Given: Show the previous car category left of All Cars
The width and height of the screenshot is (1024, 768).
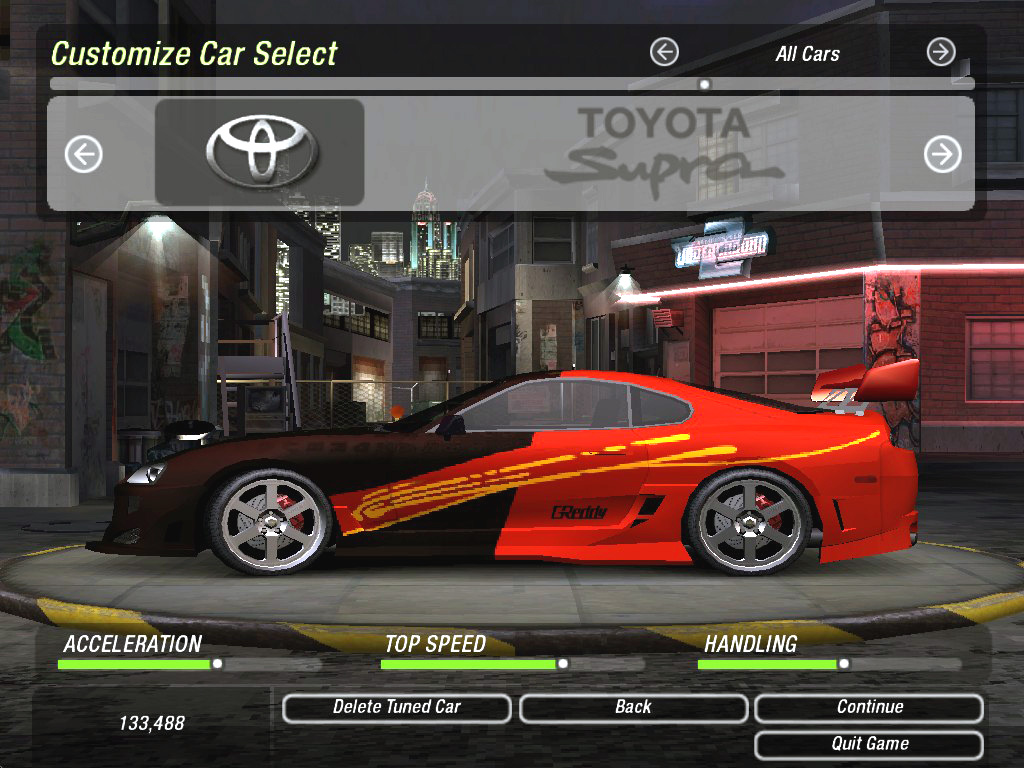Looking at the screenshot, I should [x=664, y=52].
